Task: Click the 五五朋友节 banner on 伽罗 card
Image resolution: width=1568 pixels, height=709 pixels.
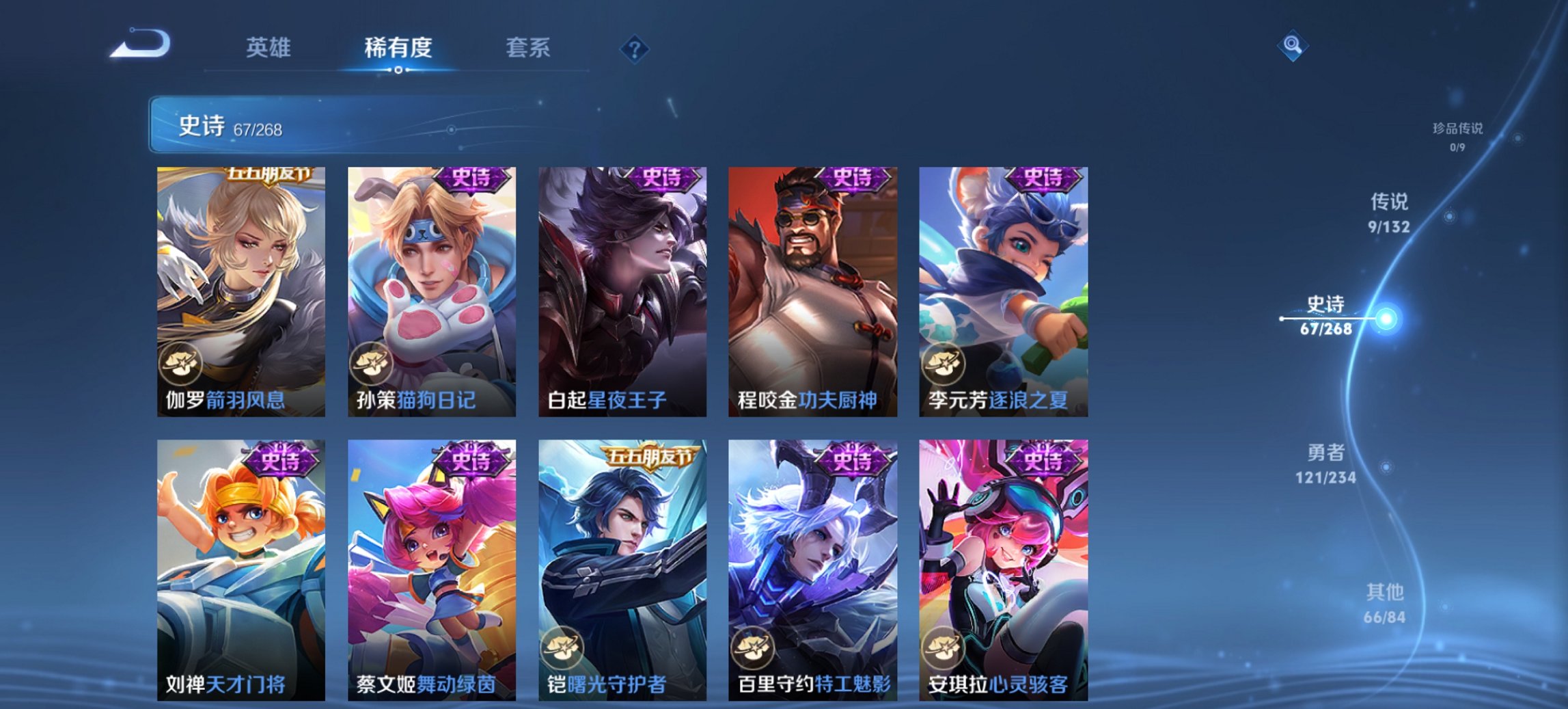Action: (x=269, y=176)
